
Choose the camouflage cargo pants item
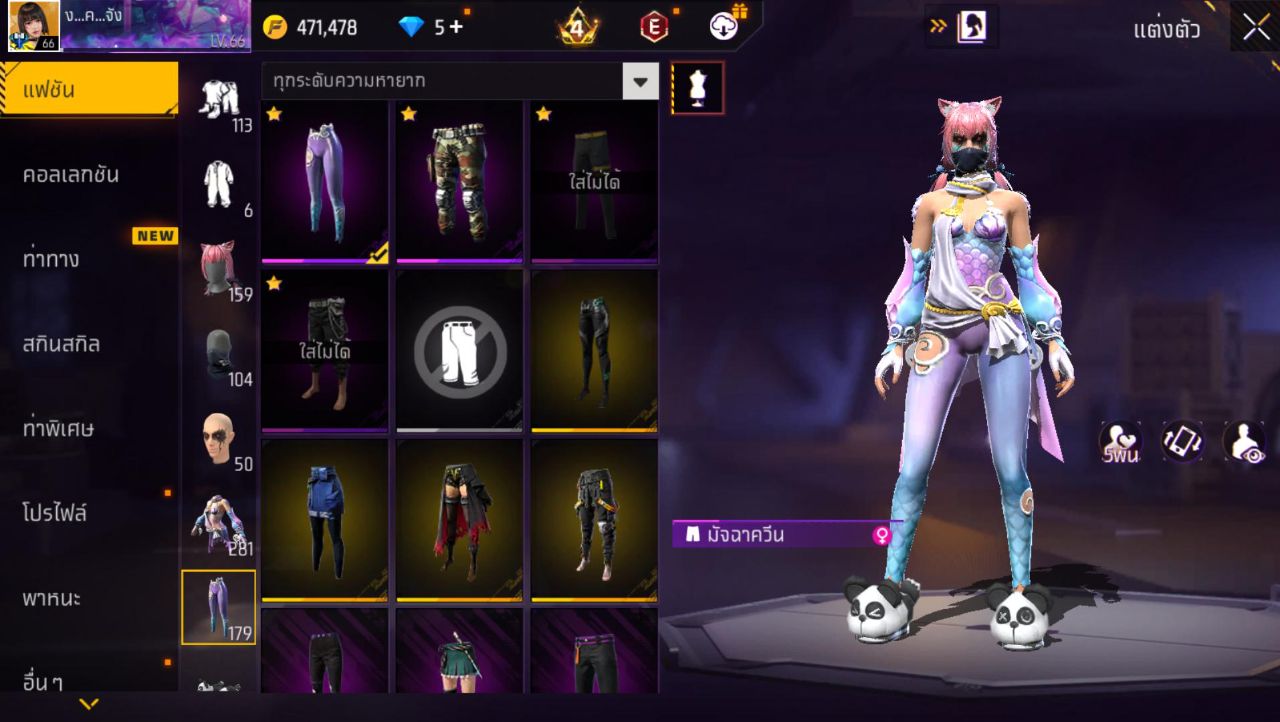(x=460, y=182)
